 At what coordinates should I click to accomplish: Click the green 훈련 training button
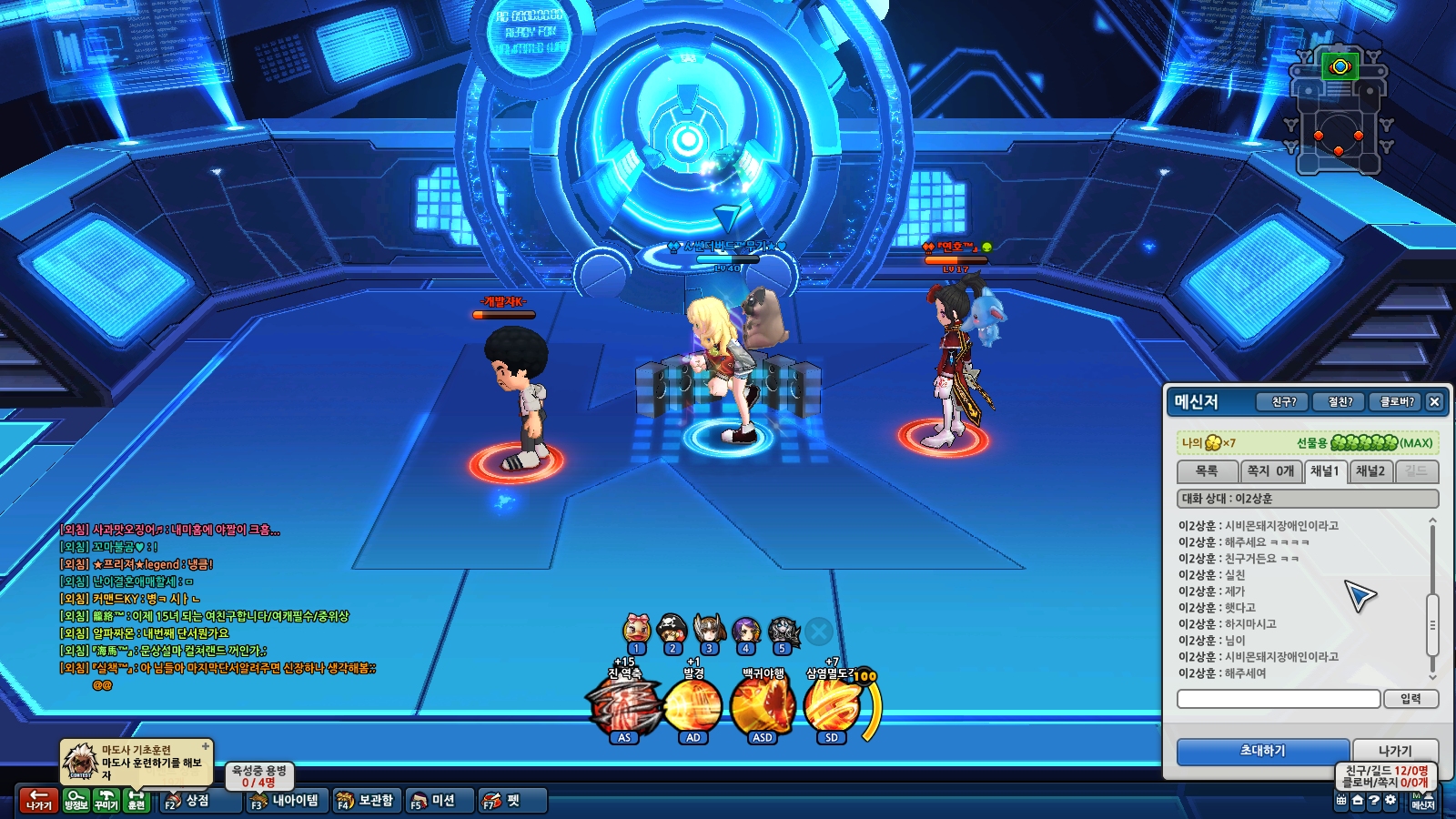click(136, 800)
